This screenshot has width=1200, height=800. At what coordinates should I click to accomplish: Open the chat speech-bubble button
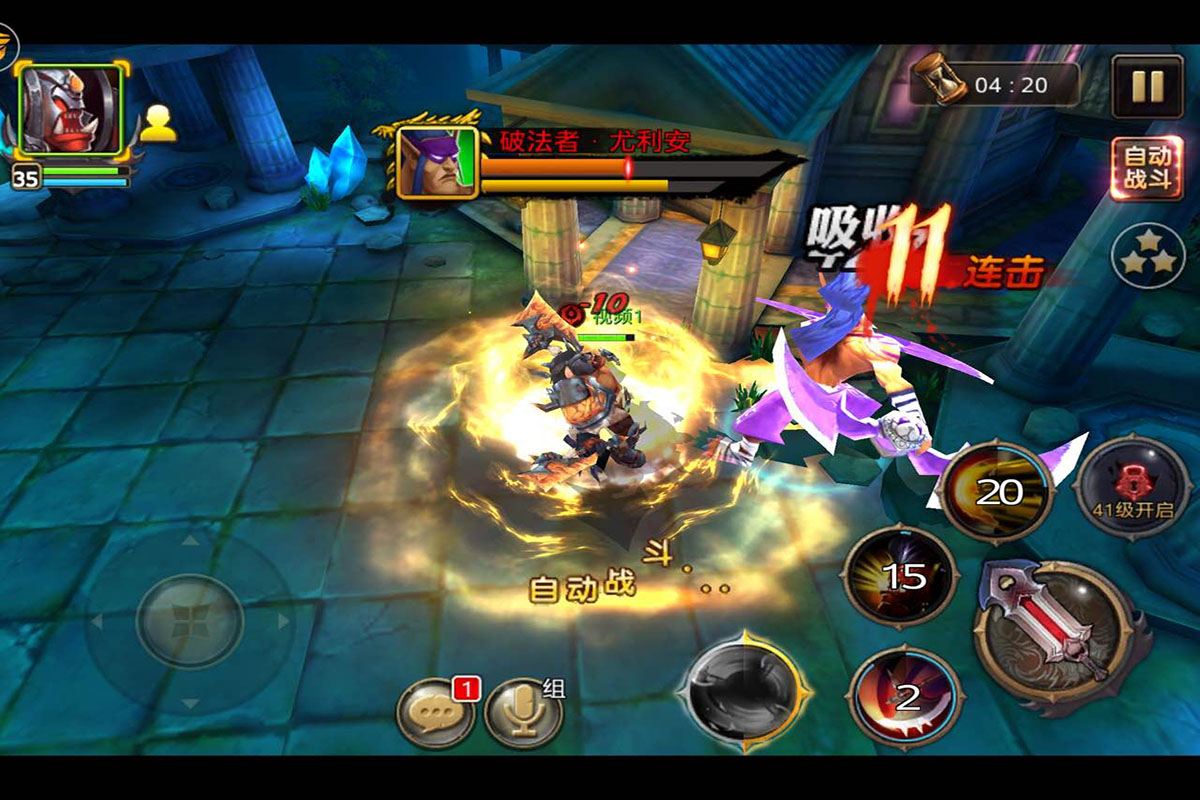436,712
